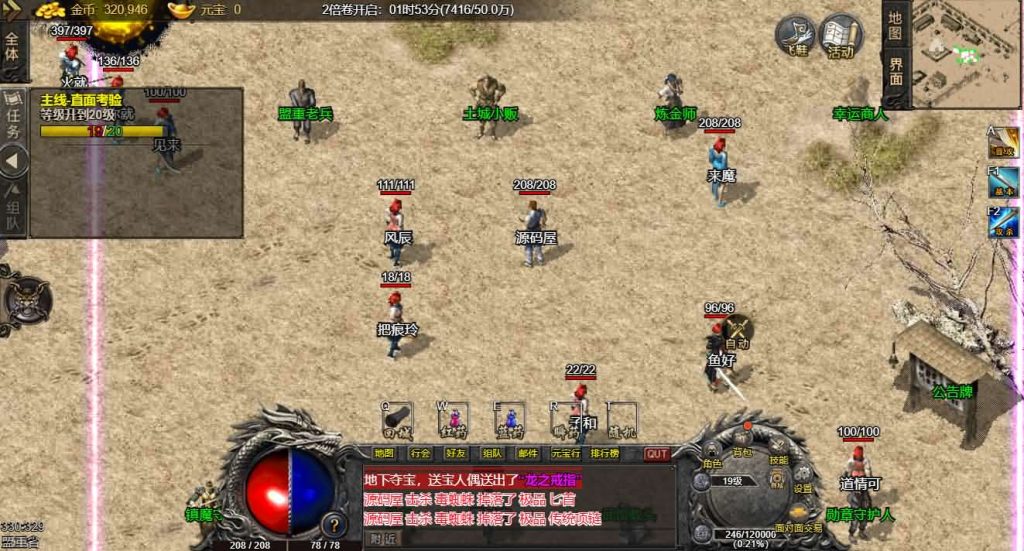
Task: Use the 飞鞋 flying shoes icon
Action: [x=797, y=36]
